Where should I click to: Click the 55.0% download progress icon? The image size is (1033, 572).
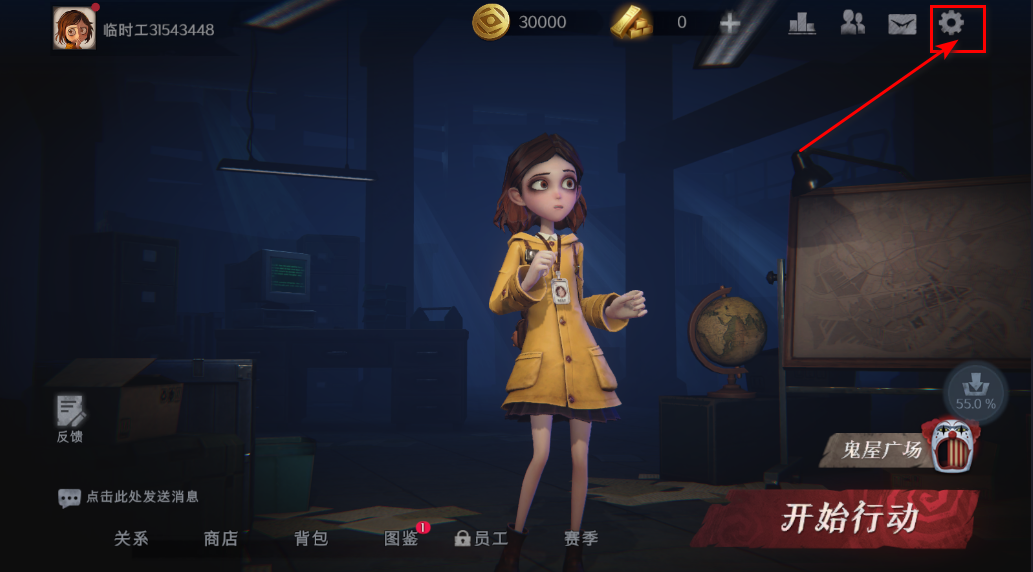(x=975, y=390)
